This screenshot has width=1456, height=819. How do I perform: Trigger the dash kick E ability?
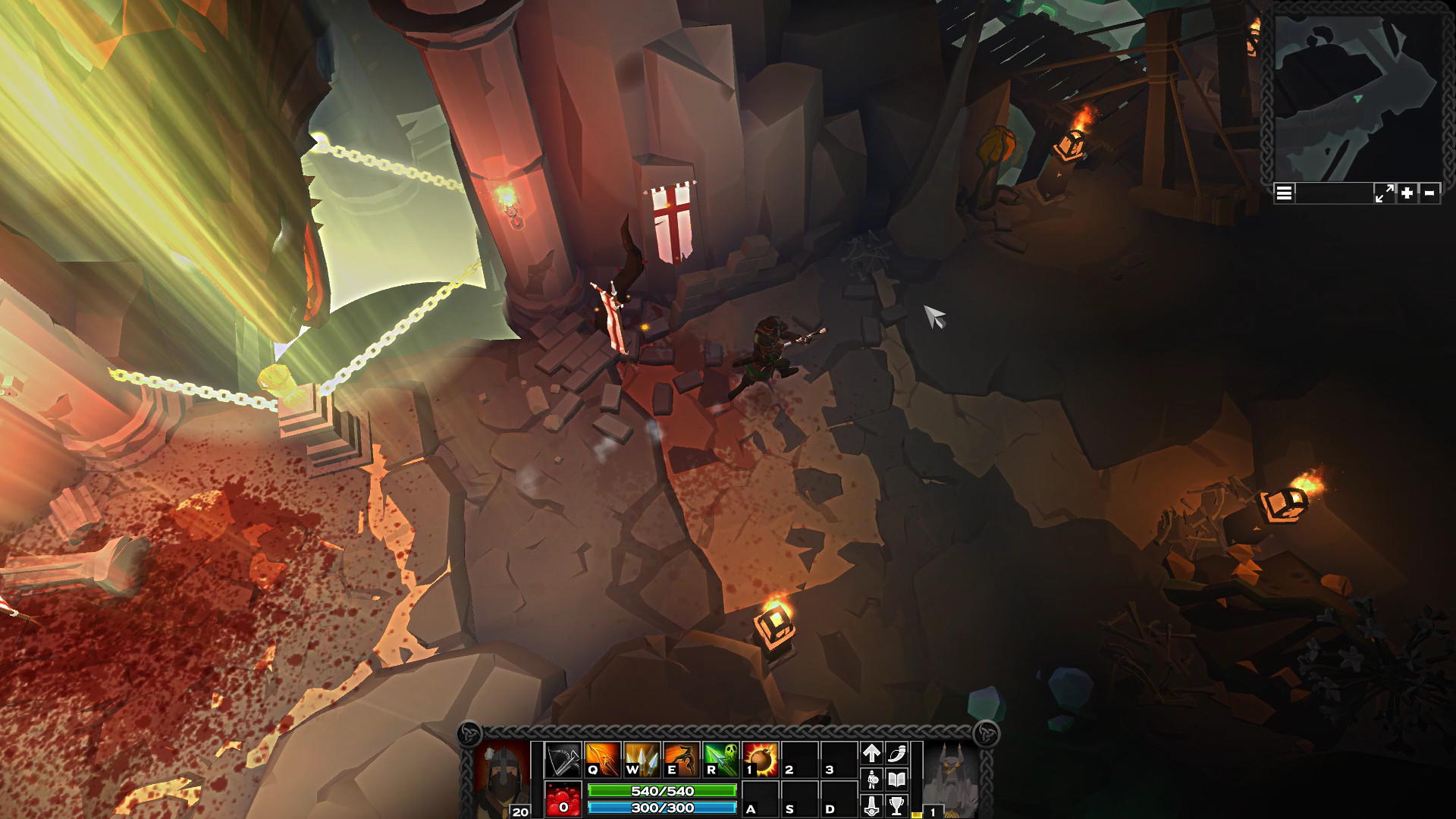point(682,760)
